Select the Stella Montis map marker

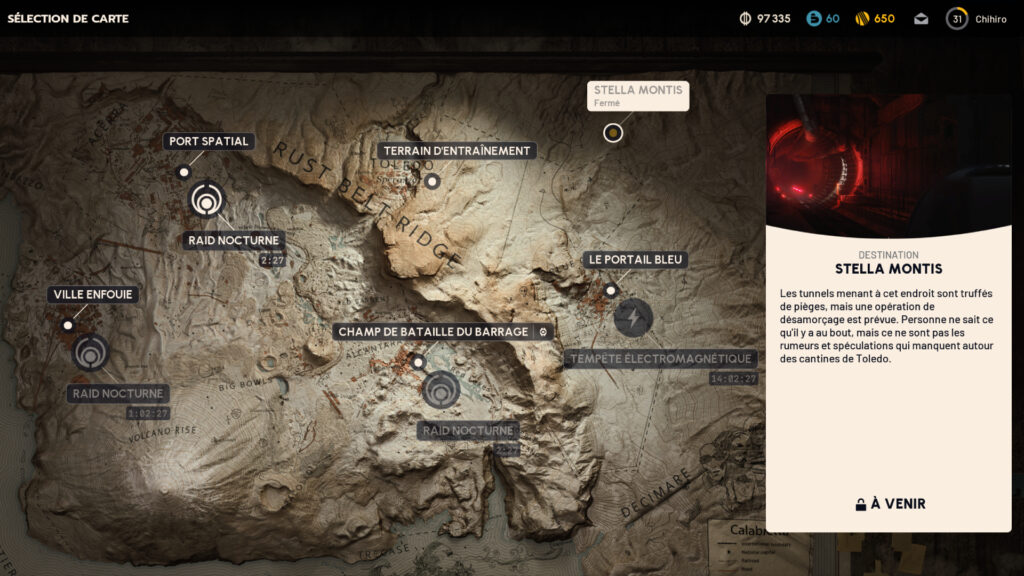[613, 132]
